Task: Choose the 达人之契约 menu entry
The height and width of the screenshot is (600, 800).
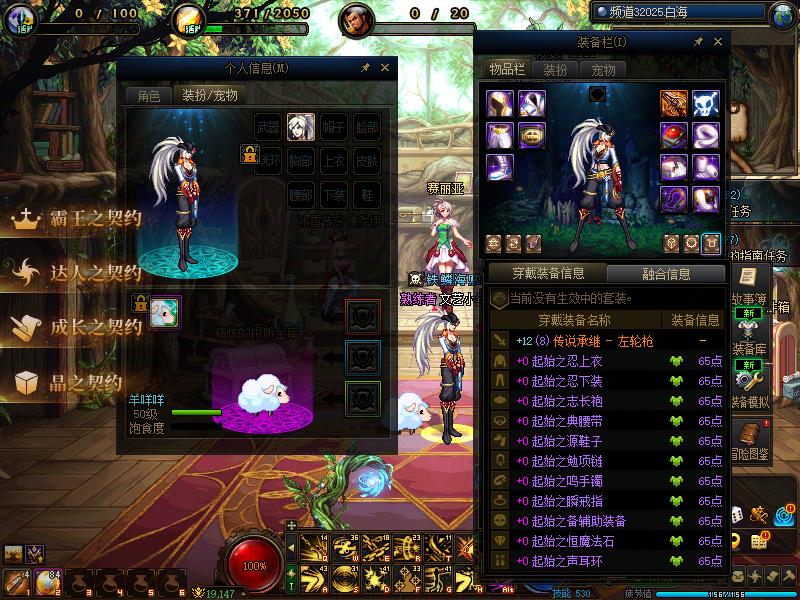Action: [x=75, y=272]
